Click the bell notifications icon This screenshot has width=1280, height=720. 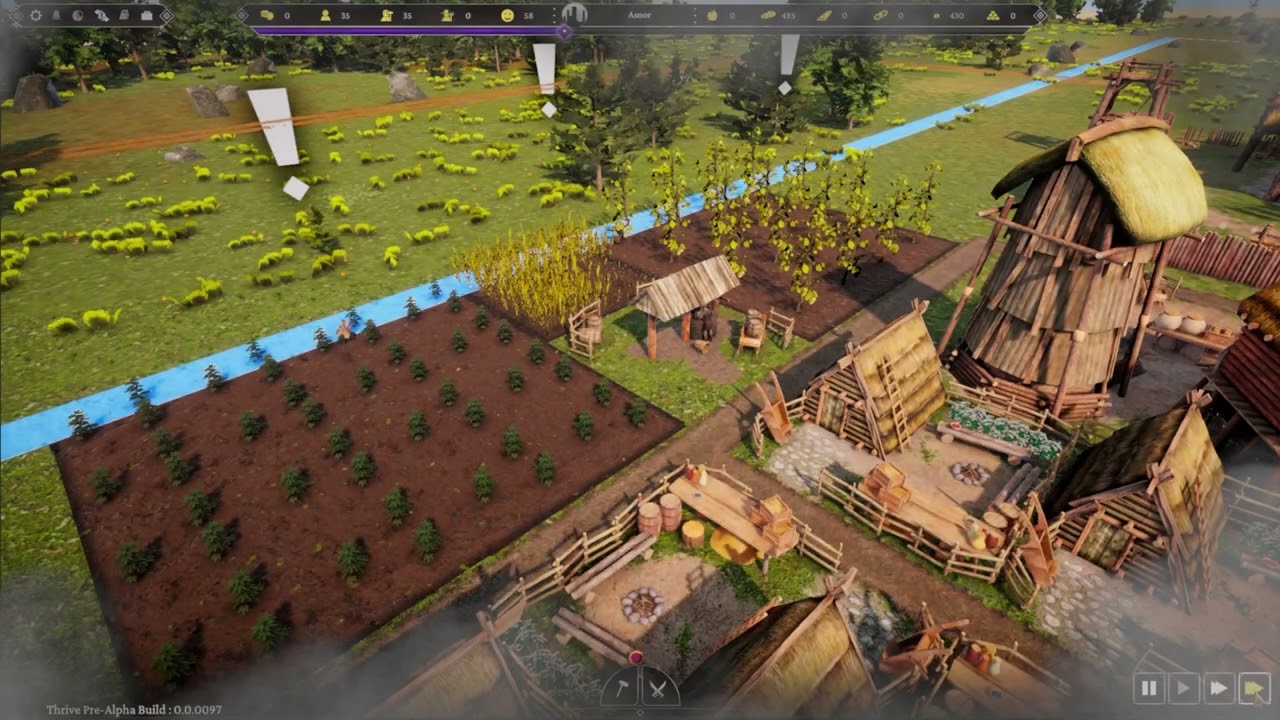57,16
